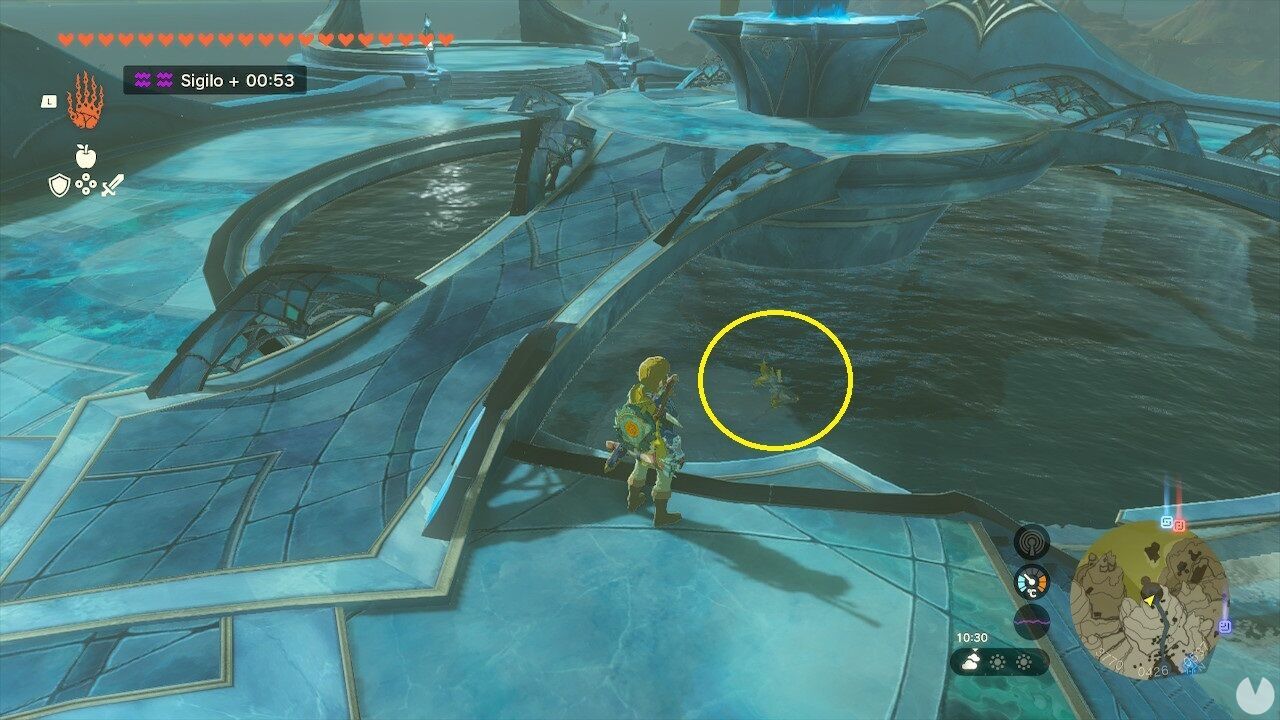Select the orange marker atop the minimap
The width and height of the screenshot is (1280, 720).
coord(1178,525)
